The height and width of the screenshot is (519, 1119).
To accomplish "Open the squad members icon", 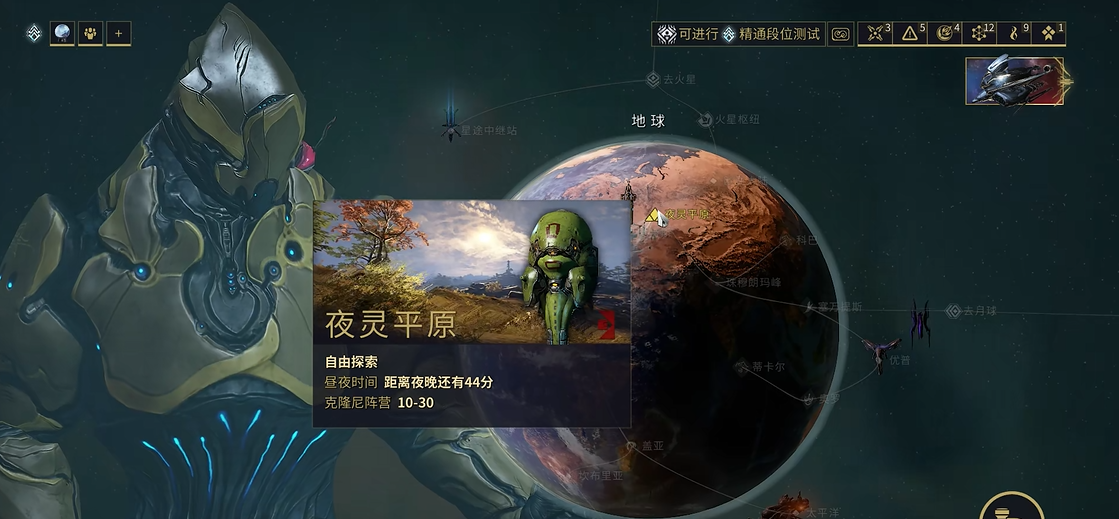I will coord(90,34).
